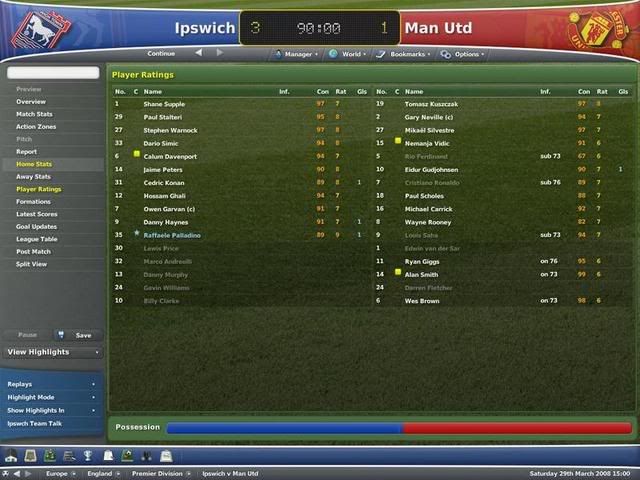
Task: View the Match Stats page
Action: click(34, 114)
